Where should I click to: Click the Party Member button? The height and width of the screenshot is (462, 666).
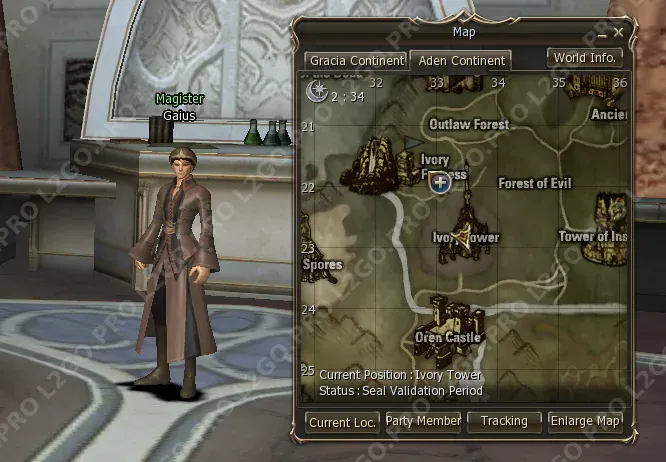pyautogui.click(x=424, y=422)
